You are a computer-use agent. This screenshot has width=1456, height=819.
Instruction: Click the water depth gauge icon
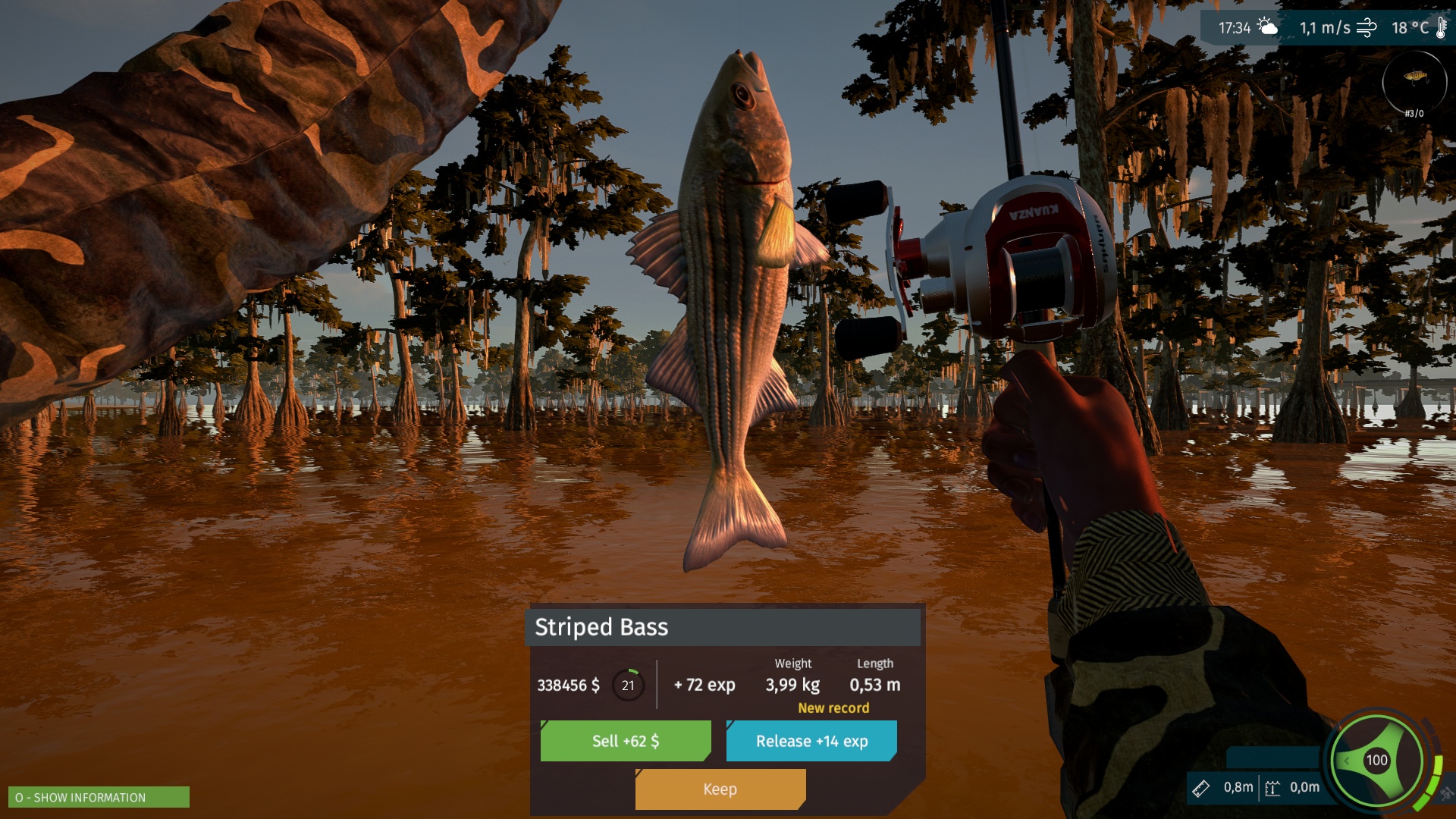[x=1272, y=789]
